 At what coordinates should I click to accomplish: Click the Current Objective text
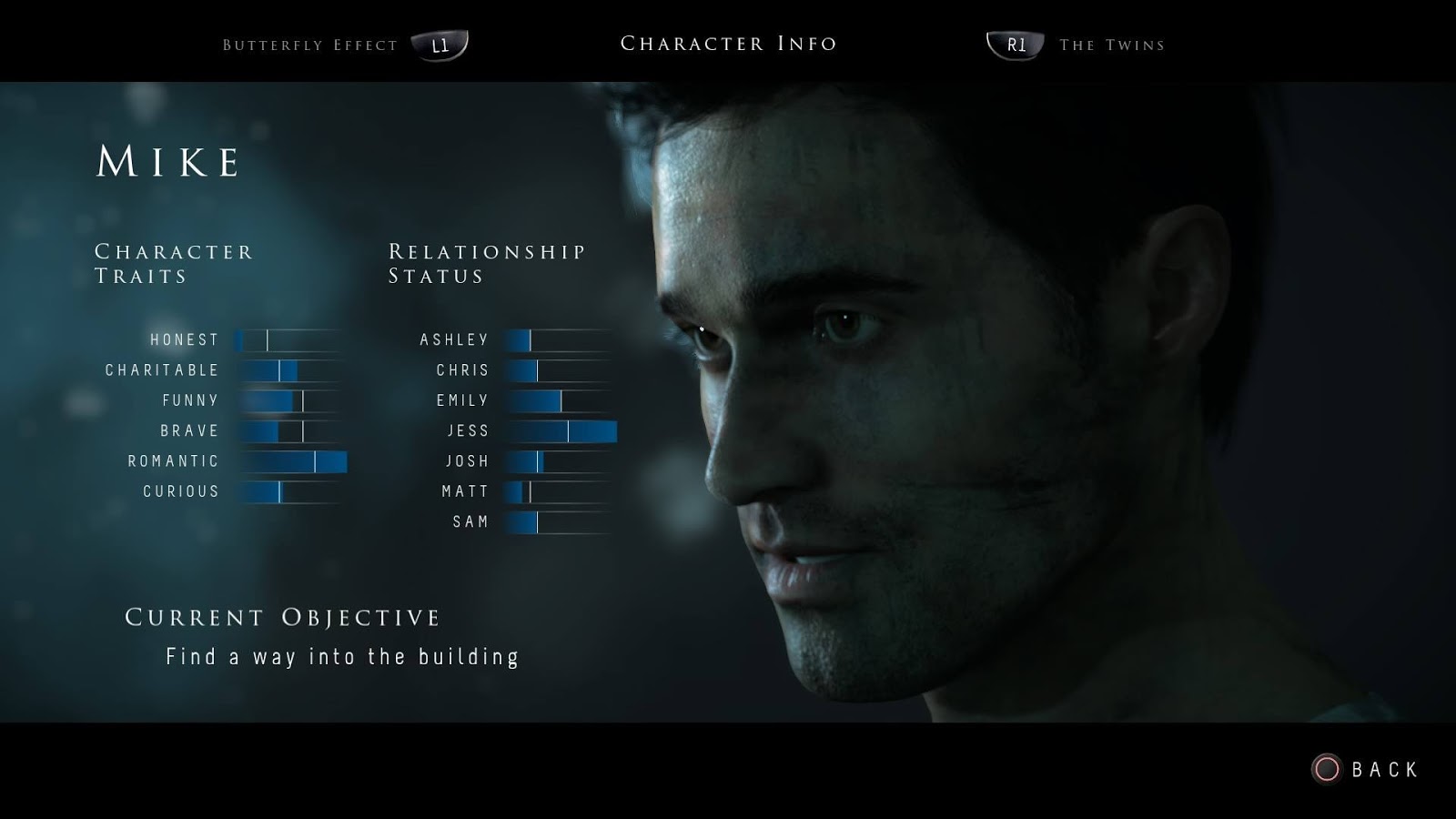pos(282,616)
